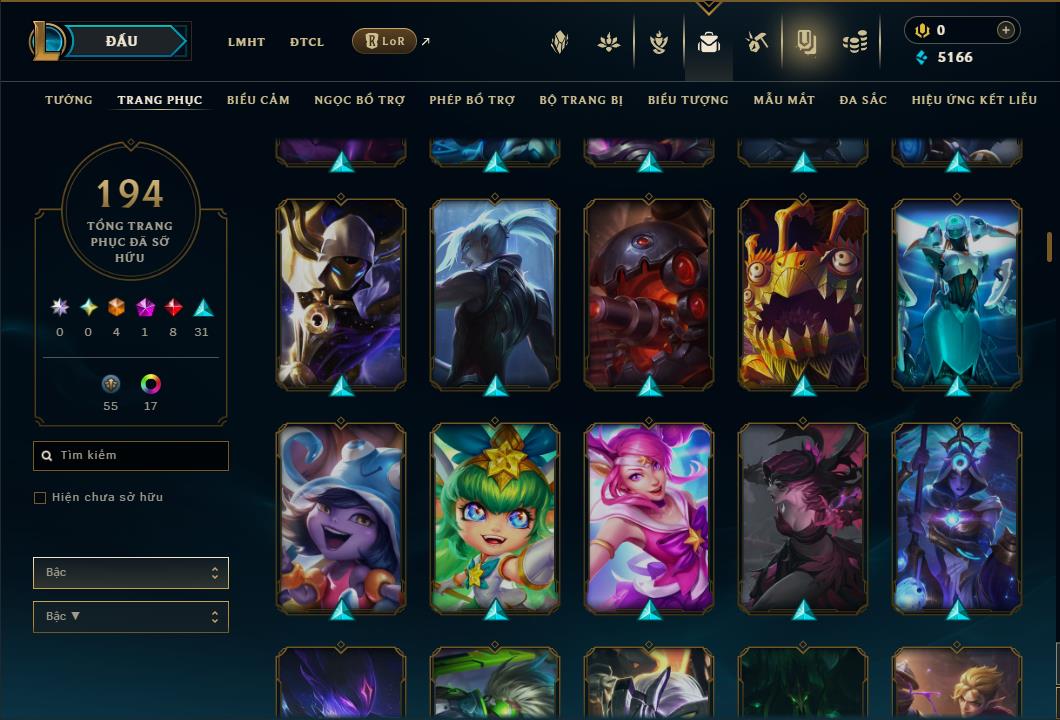Open the BỘ TRANG BỊ tab
1060x720 pixels.
pos(581,100)
